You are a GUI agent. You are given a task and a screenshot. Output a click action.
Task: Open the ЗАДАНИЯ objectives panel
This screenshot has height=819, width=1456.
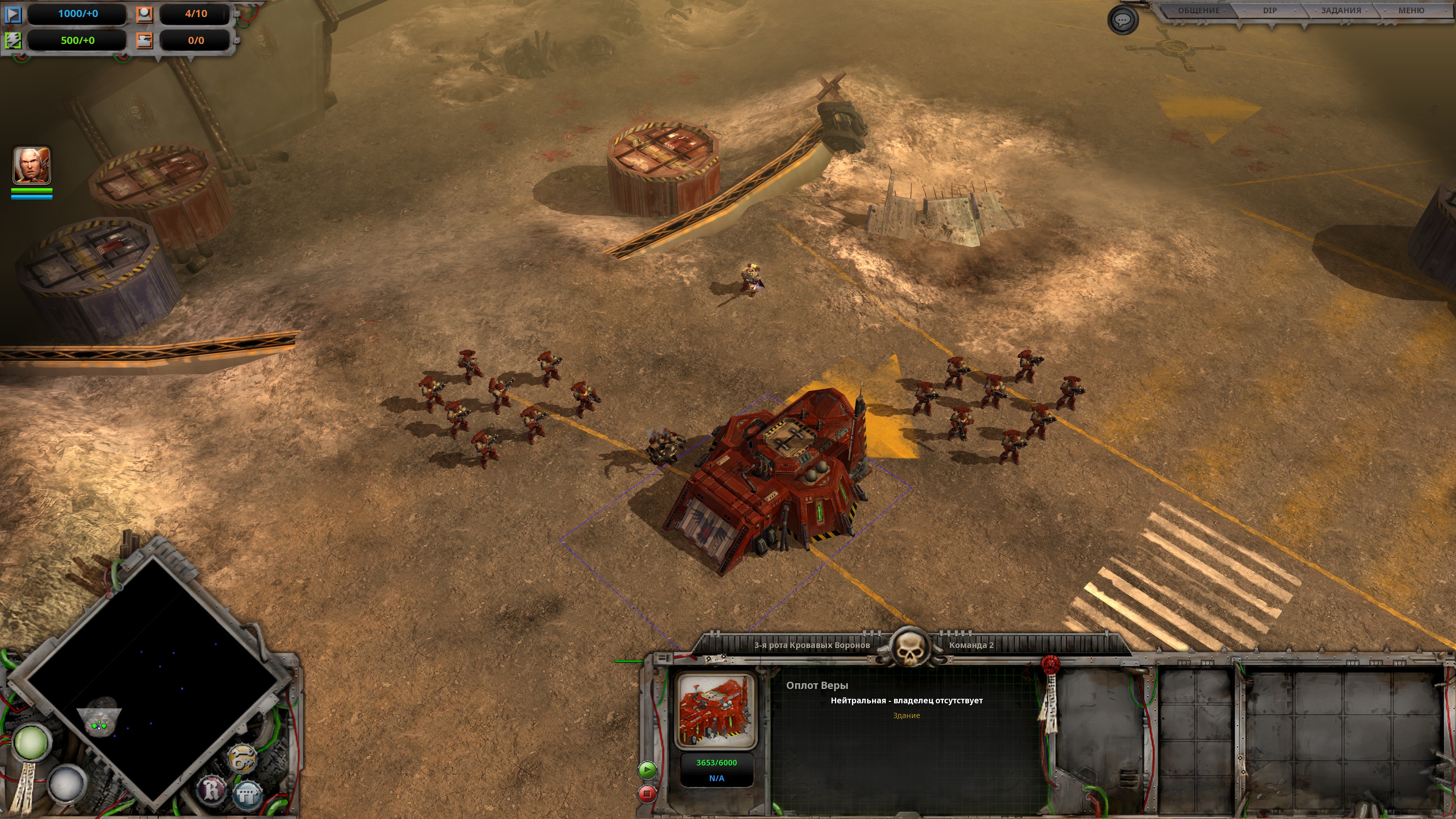[x=1341, y=11]
